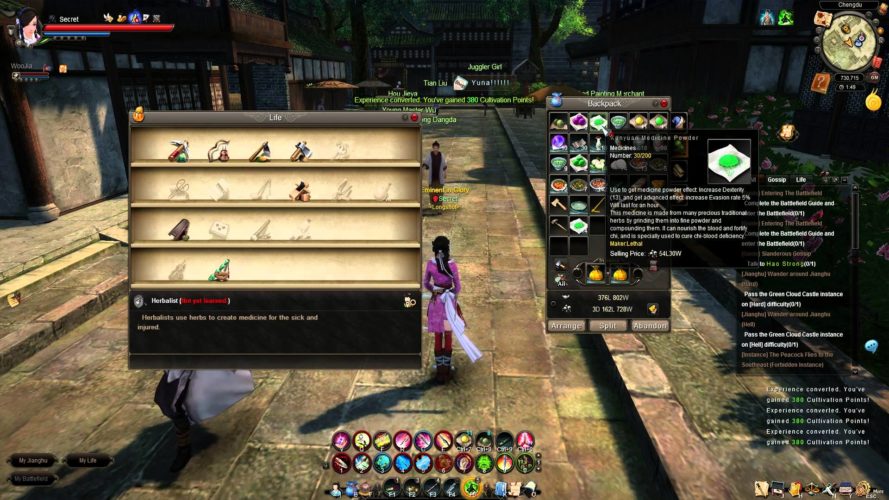
Task: Select the hand axe in backpack
Action: [x=558, y=205]
